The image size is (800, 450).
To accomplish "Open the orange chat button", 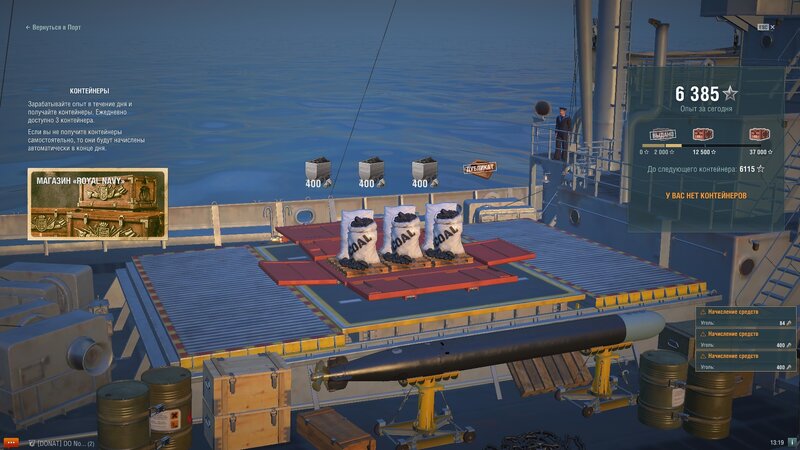I will (x=11, y=442).
